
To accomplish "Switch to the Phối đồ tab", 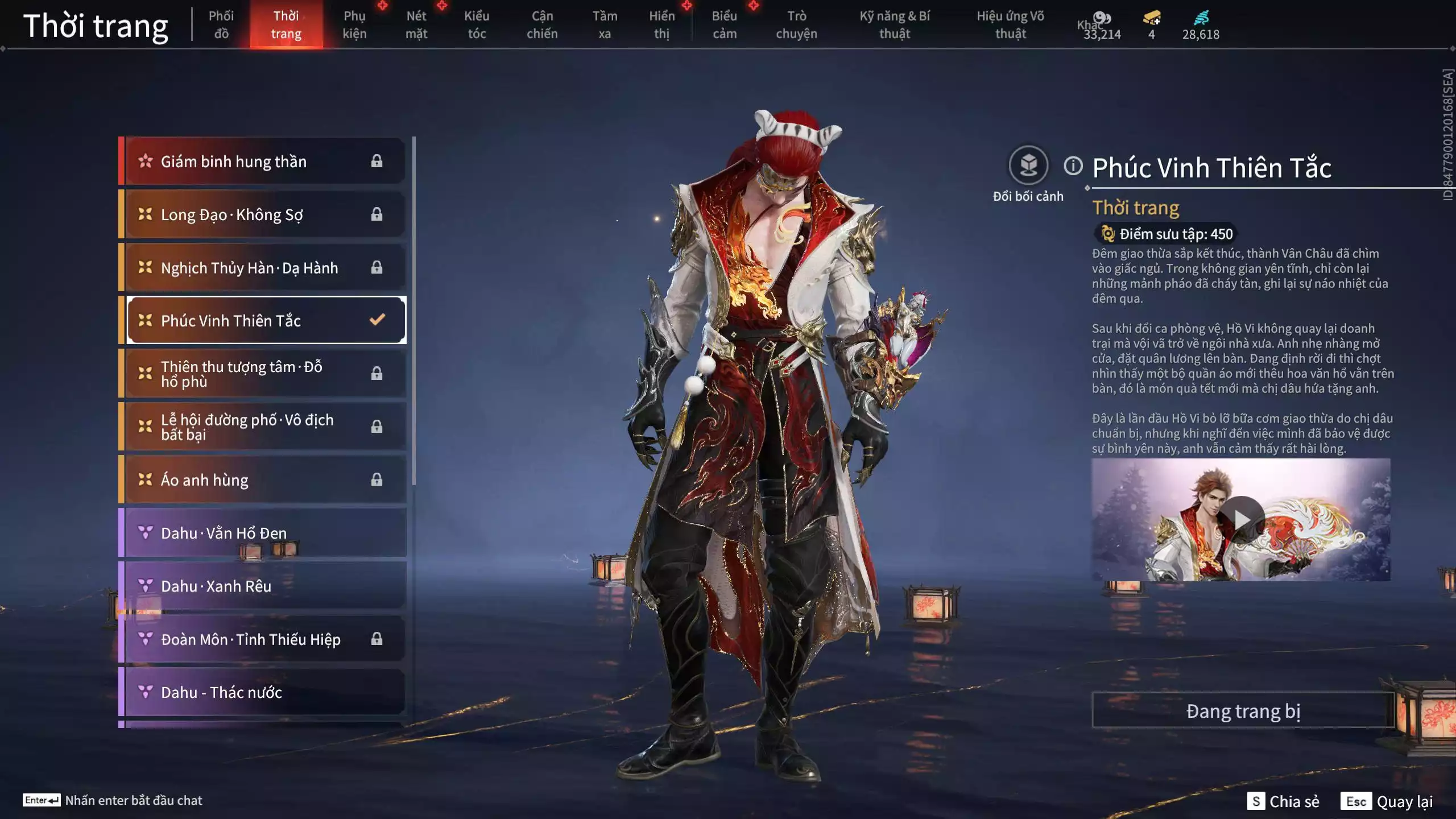I will tap(221, 24).
